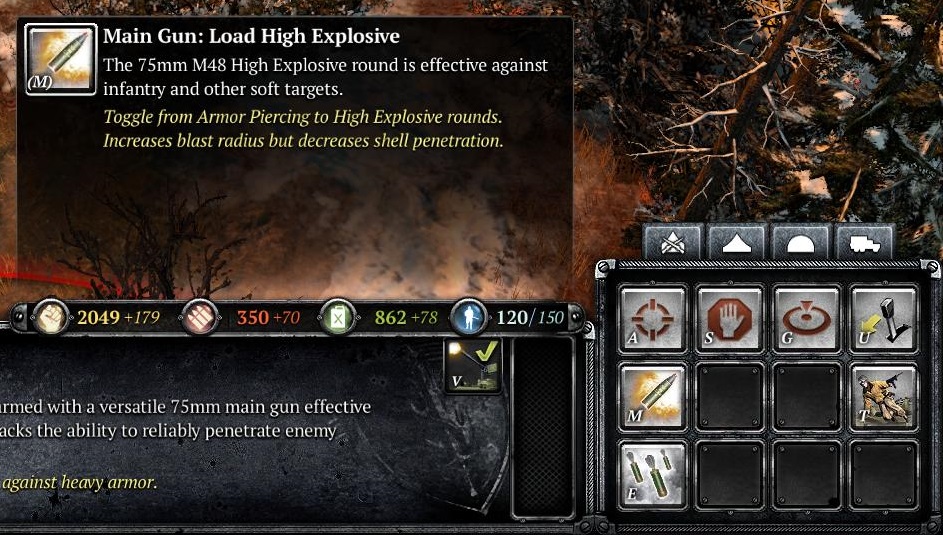This screenshot has width=943, height=535.
Task: Activate the tank commander ability icon
Action: coord(884,396)
